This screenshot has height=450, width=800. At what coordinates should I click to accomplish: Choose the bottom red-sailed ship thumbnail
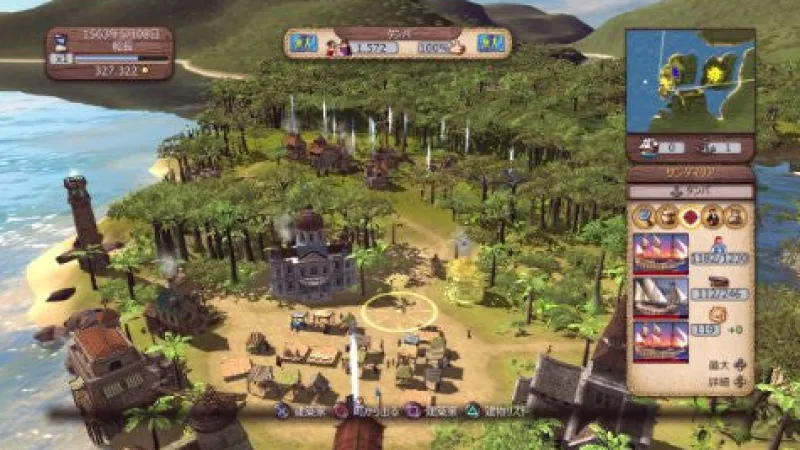coord(661,341)
